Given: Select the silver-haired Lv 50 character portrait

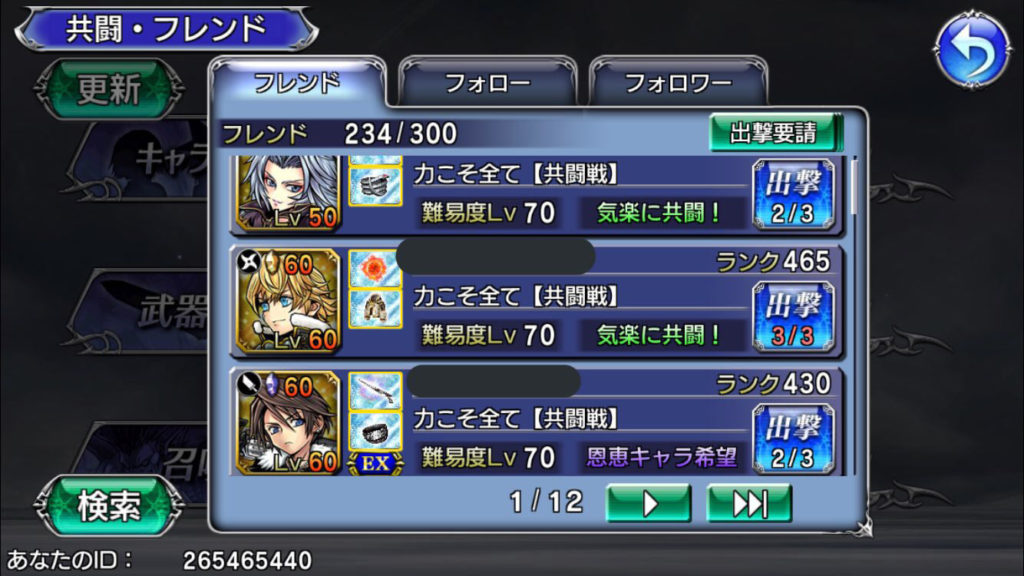Looking at the screenshot, I should [288, 192].
